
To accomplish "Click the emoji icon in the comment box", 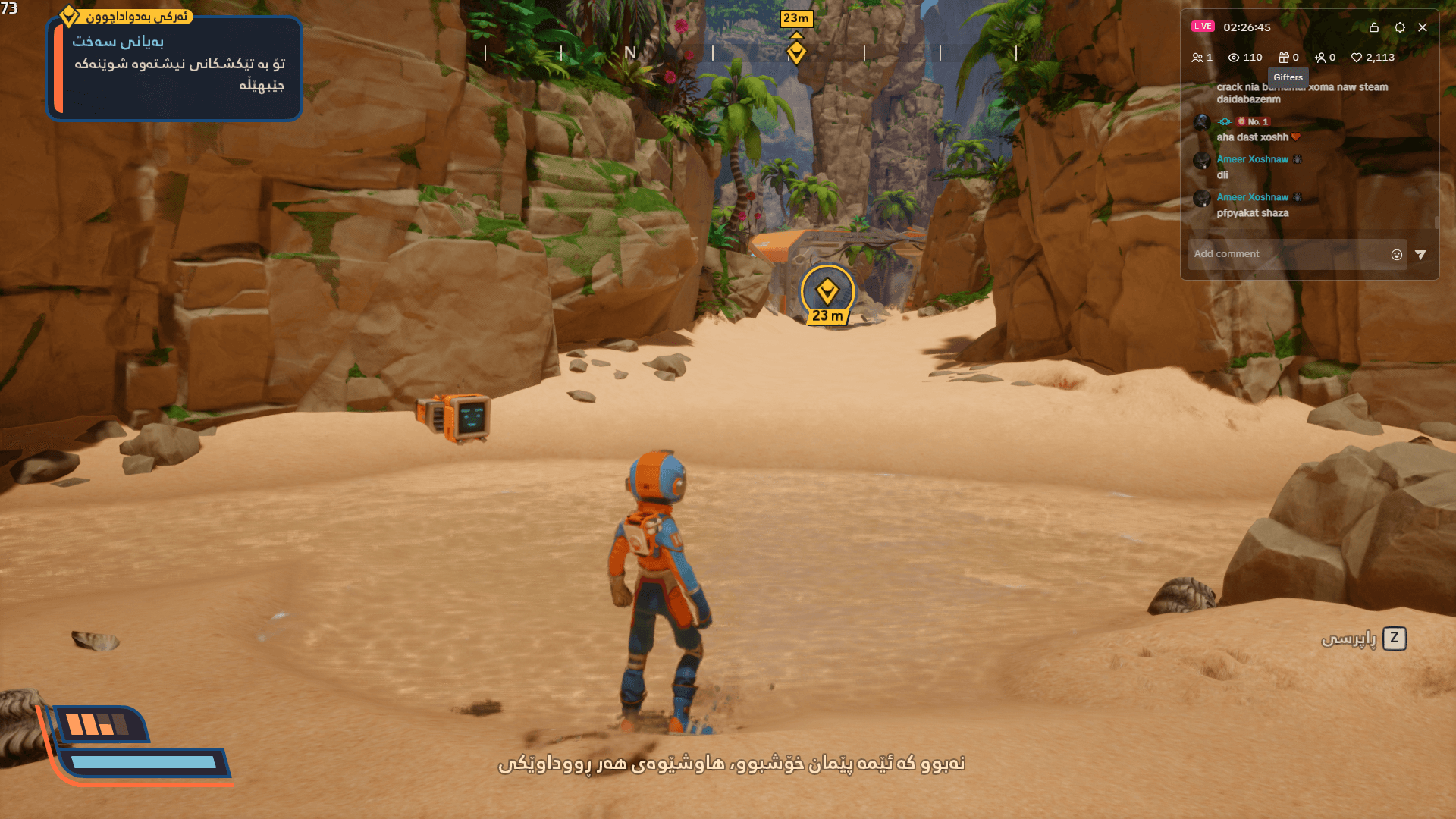I will (x=1396, y=254).
